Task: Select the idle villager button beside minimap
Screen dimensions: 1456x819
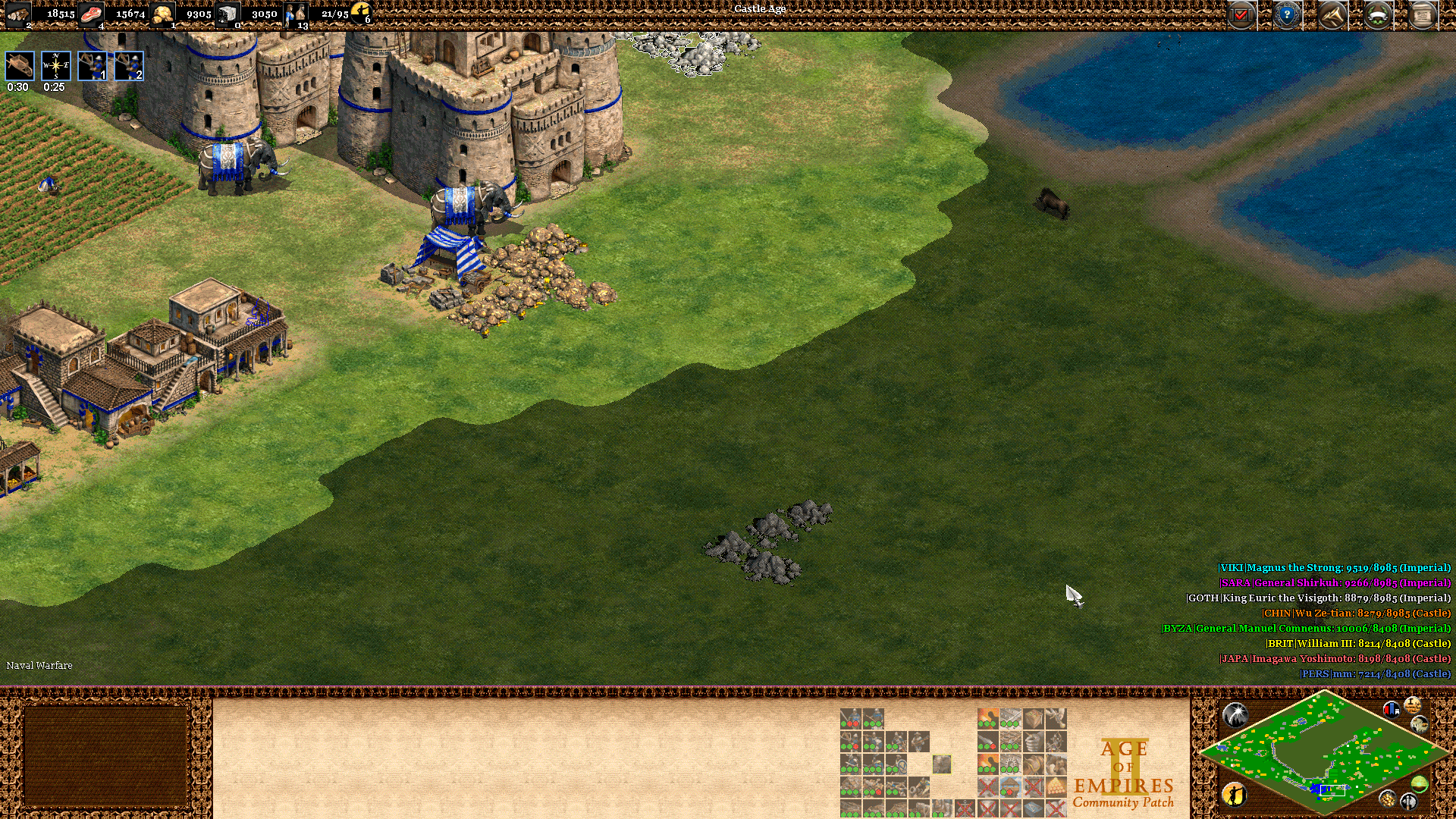Action: click(x=1234, y=794)
